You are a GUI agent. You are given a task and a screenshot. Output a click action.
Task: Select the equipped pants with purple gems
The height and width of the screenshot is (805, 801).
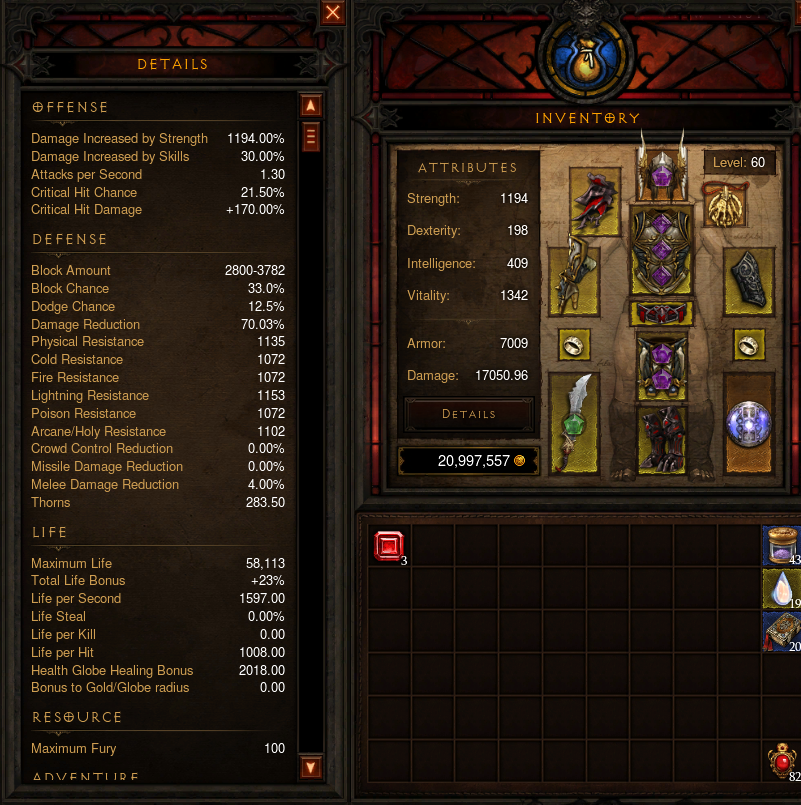[x=659, y=365]
